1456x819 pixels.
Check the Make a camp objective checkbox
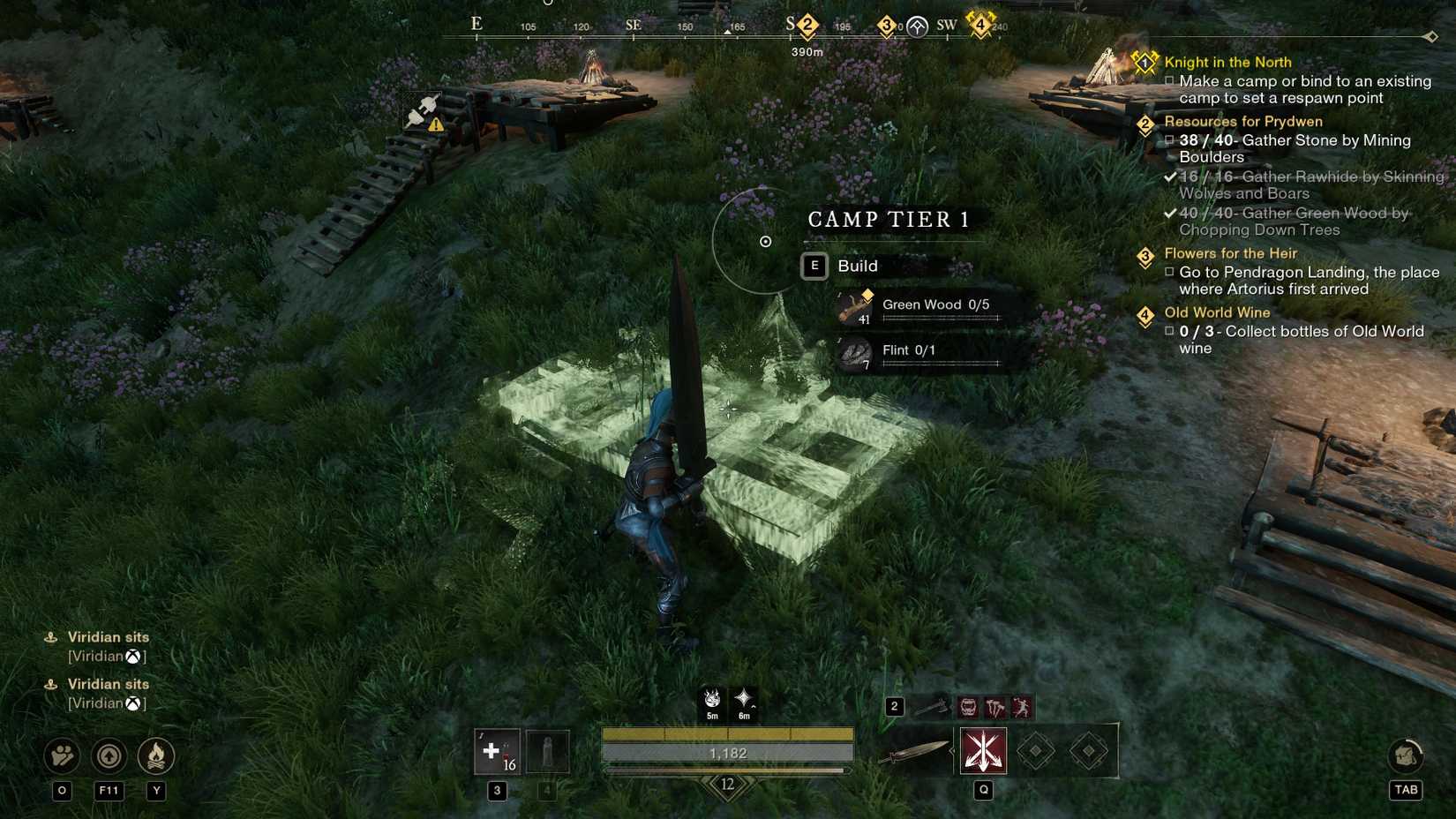(1170, 81)
